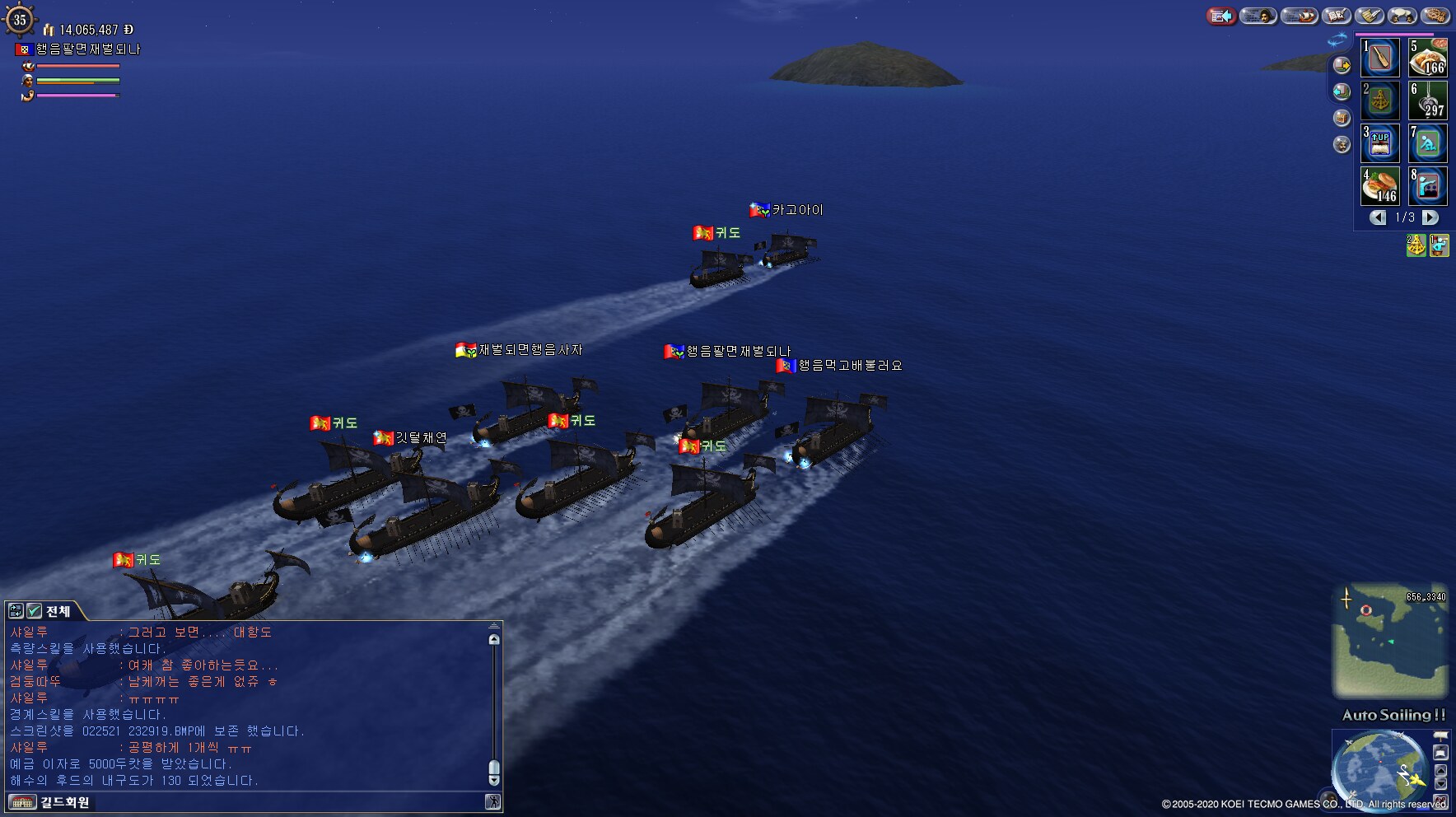Go to the previous shortcut bar page
Screen dimensions: 1456x817
coord(1378,217)
